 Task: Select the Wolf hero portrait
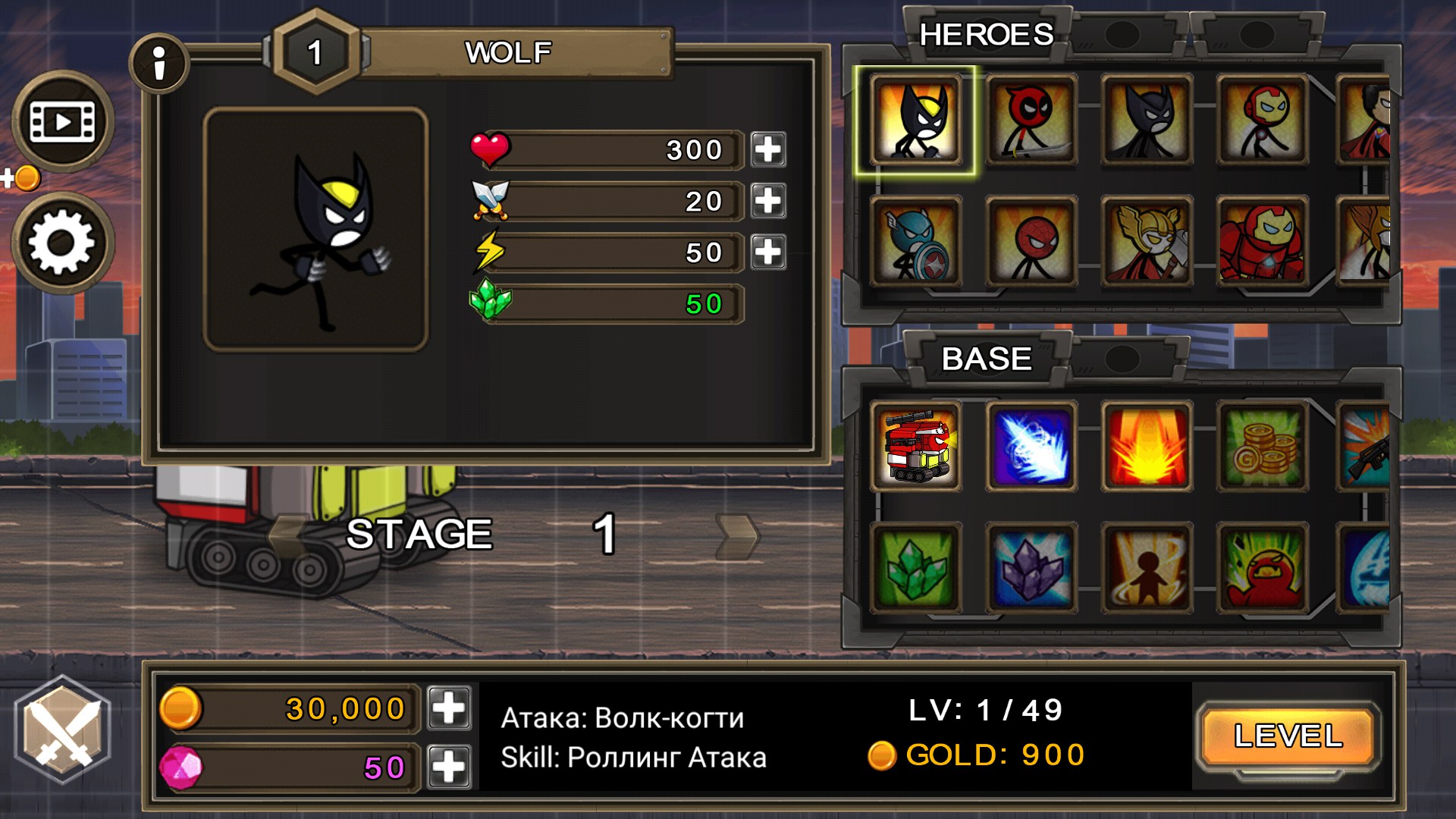[x=916, y=120]
